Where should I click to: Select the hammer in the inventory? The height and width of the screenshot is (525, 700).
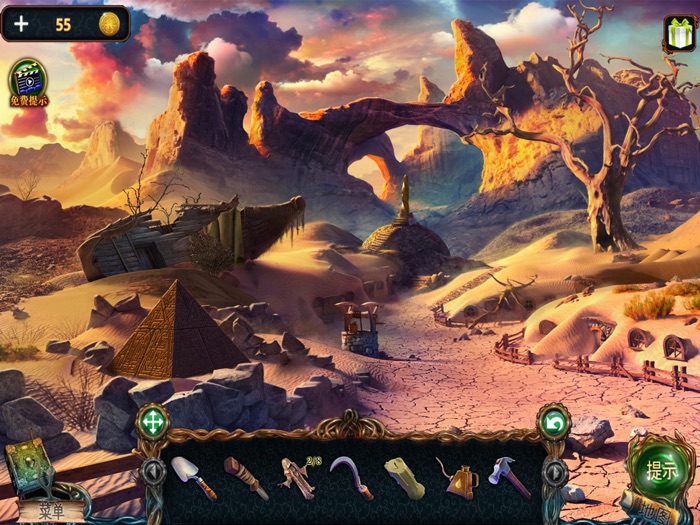click(509, 476)
